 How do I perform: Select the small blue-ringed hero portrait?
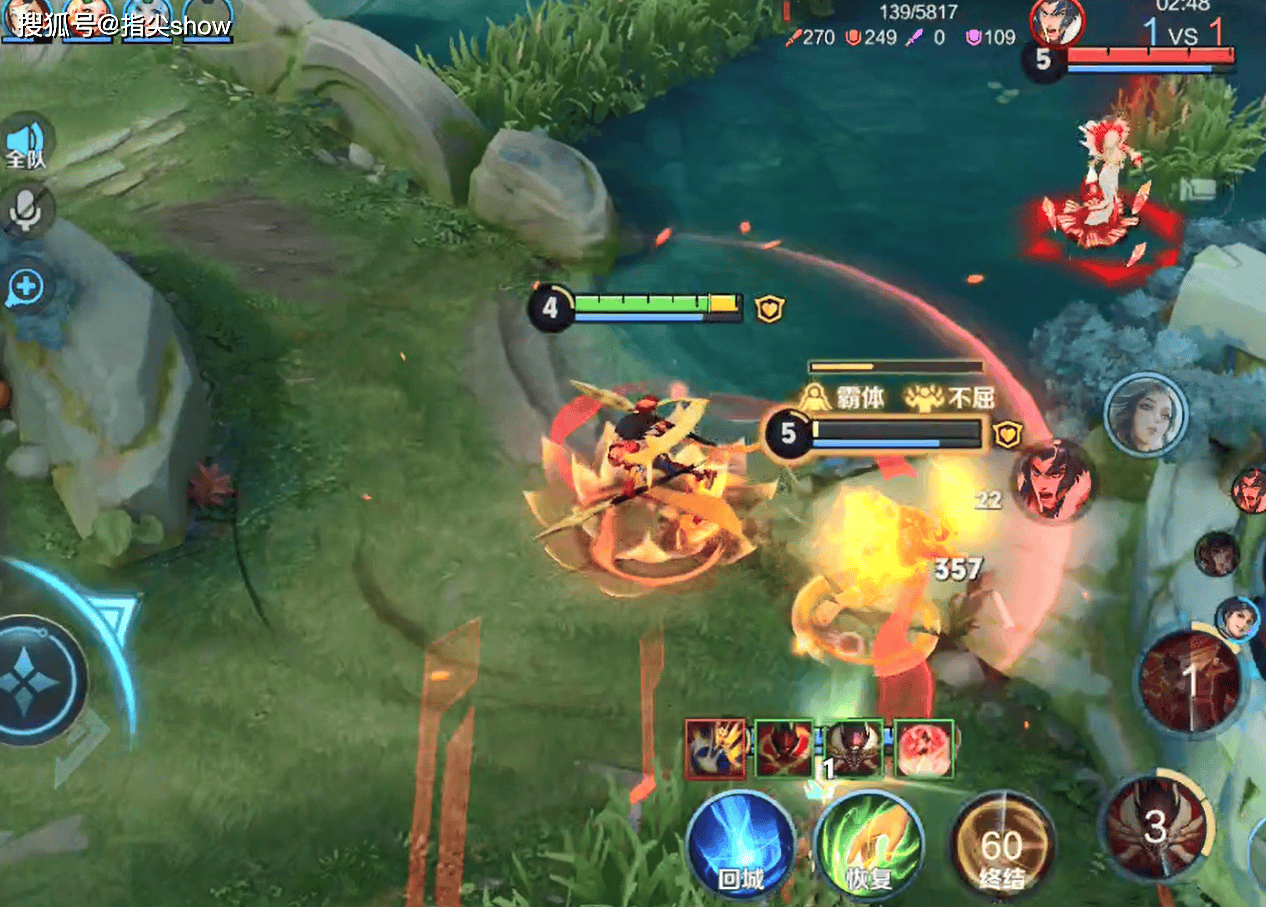tap(1237, 619)
